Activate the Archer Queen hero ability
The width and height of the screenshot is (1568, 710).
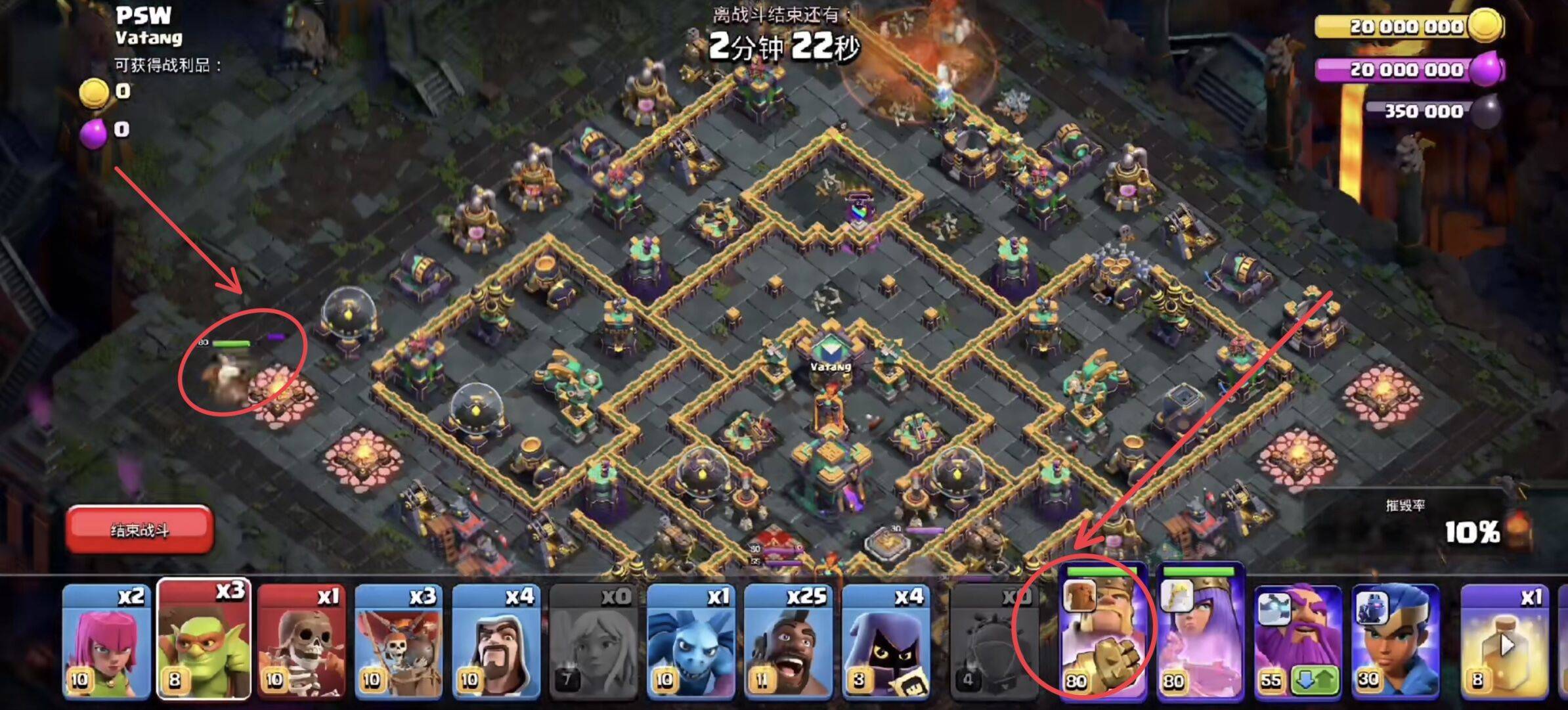point(1200,634)
